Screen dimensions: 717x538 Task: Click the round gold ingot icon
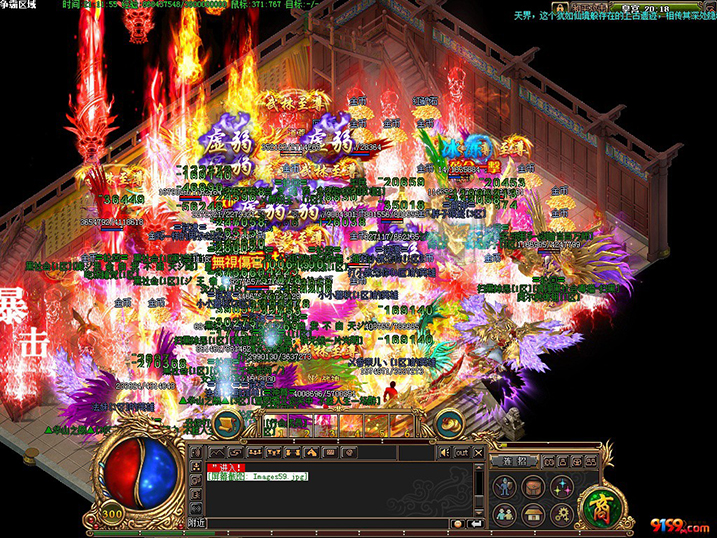coord(449,423)
